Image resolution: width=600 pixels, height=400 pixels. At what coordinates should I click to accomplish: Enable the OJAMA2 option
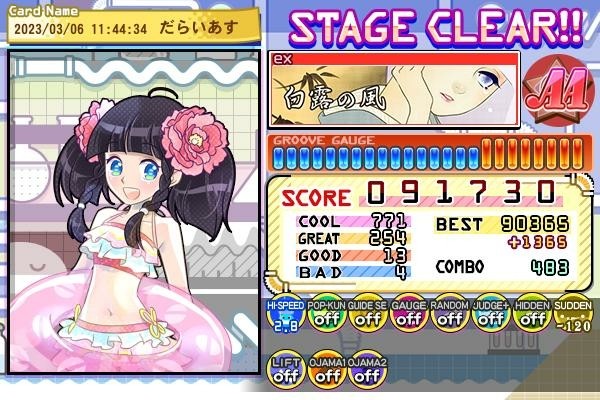366,371
